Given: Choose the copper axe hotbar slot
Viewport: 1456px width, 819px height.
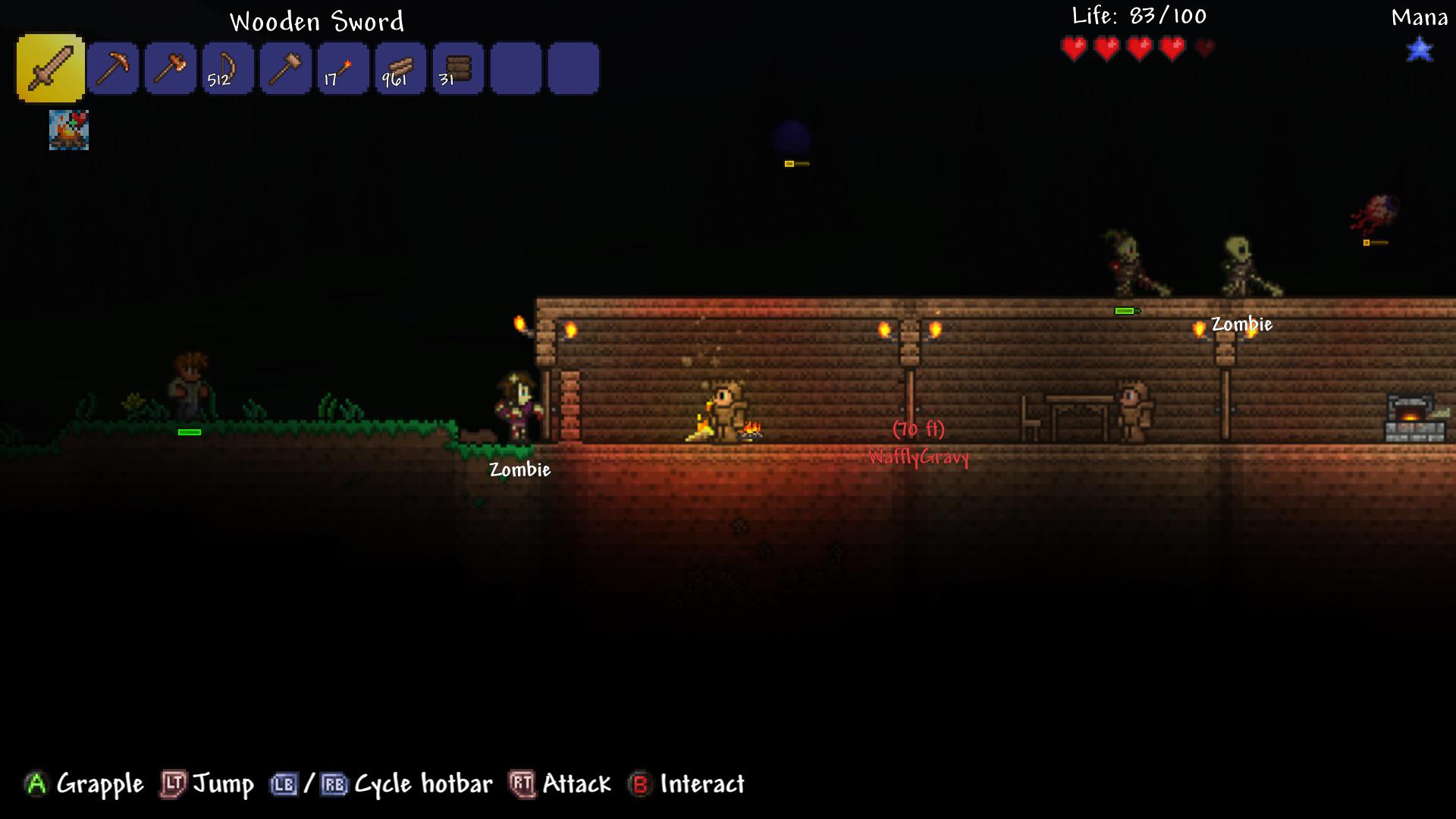Looking at the screenshot, I should point(171,69).
